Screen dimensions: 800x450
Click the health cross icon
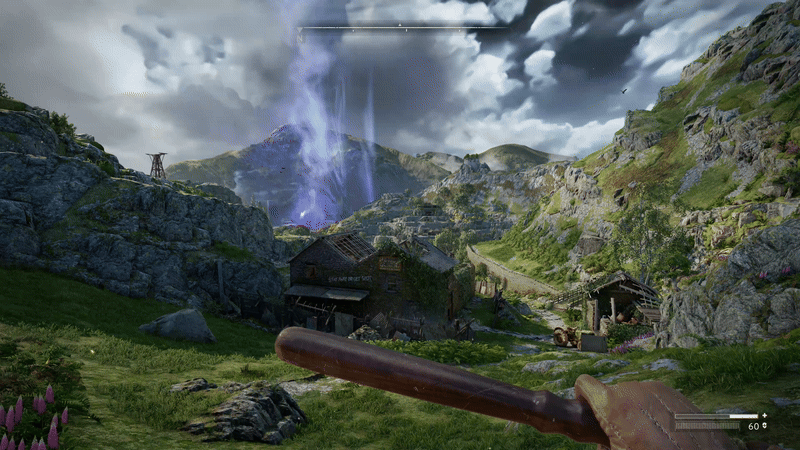point(765,415)
